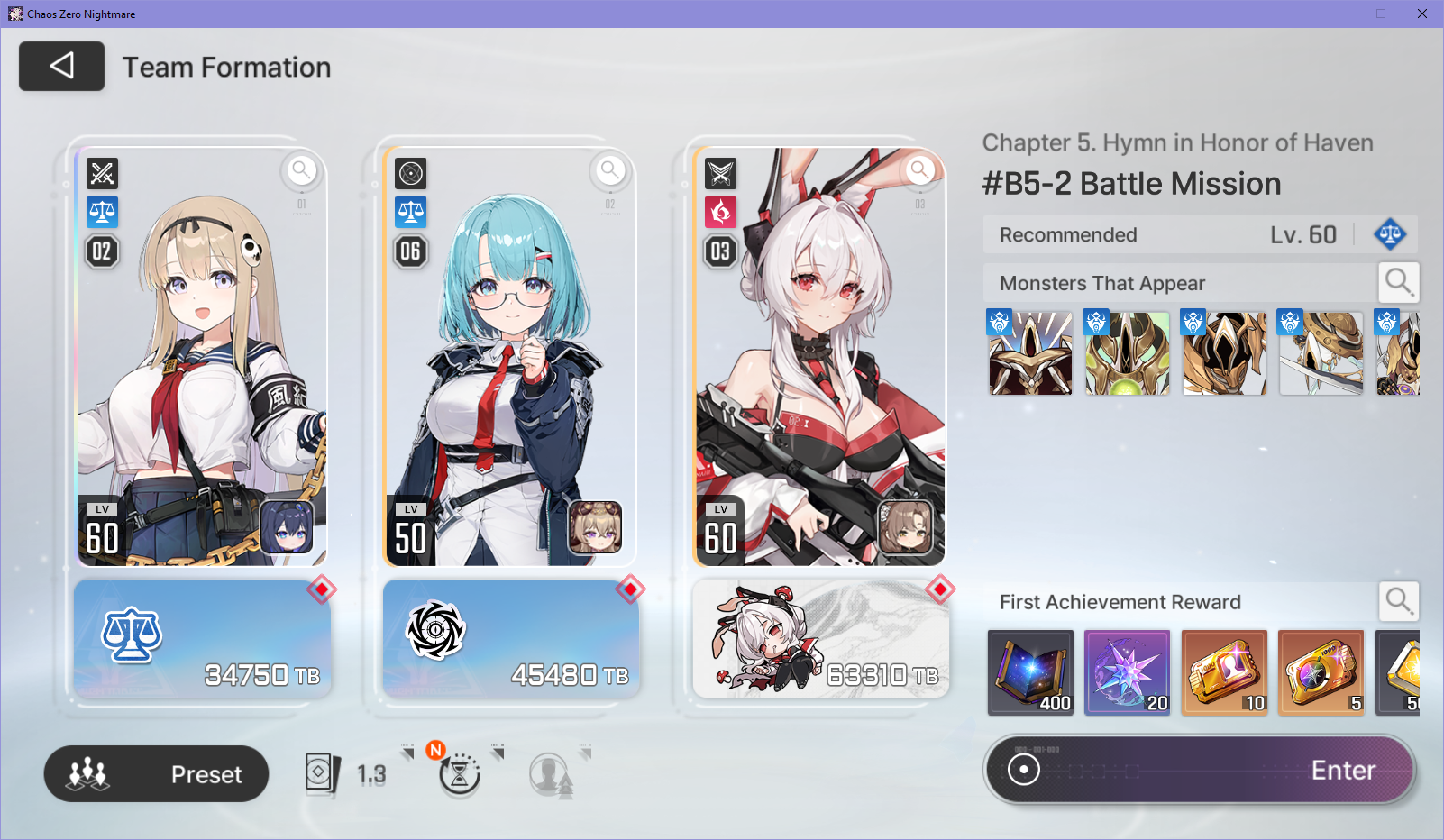1444x840 pixels.
Task: Open the 63310 TB save data card
Action: [820, 638]
